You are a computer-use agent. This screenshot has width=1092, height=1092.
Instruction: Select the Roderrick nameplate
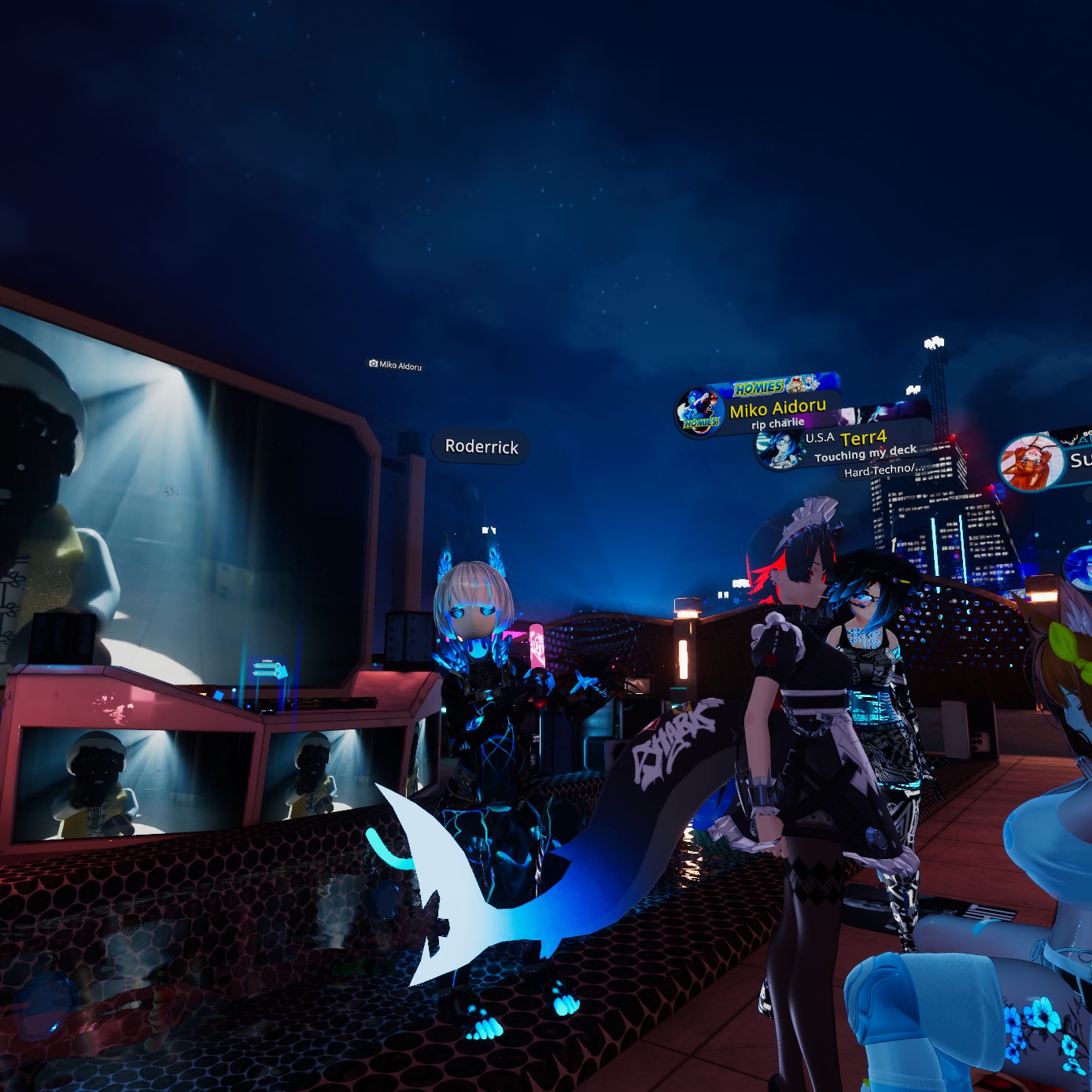click(x=481, y=447)
